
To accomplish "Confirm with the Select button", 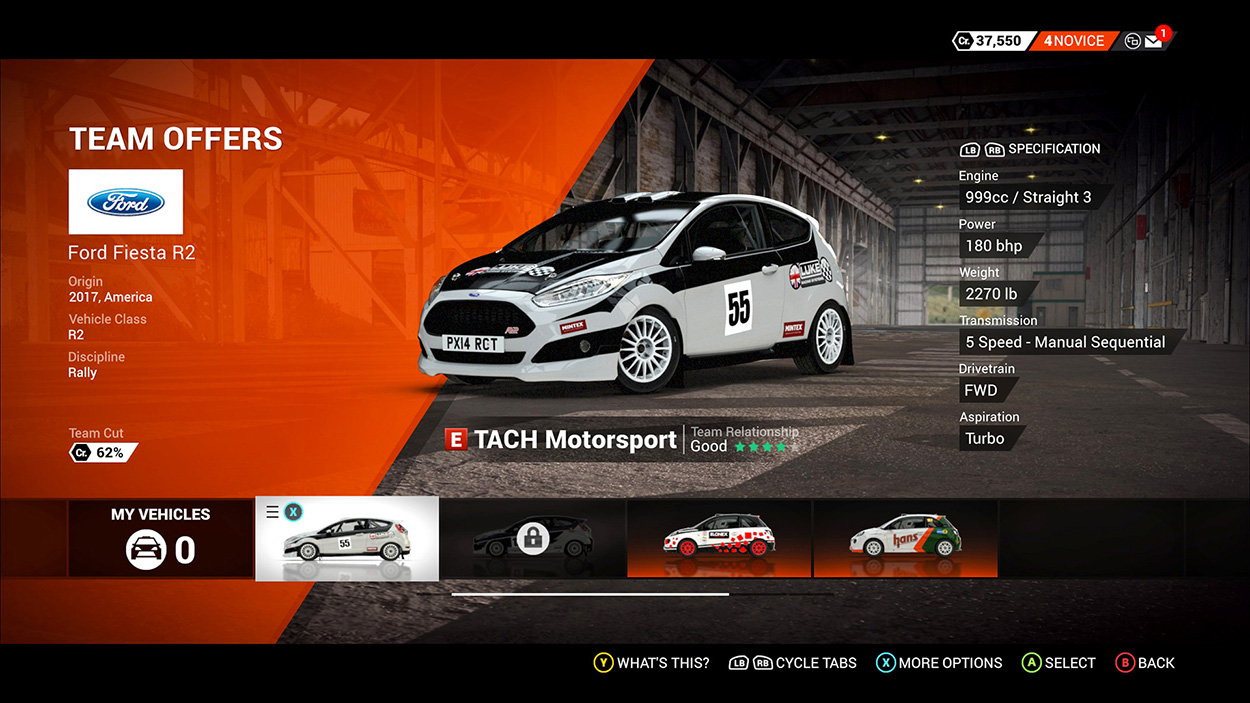I will tap(1059, 663).
